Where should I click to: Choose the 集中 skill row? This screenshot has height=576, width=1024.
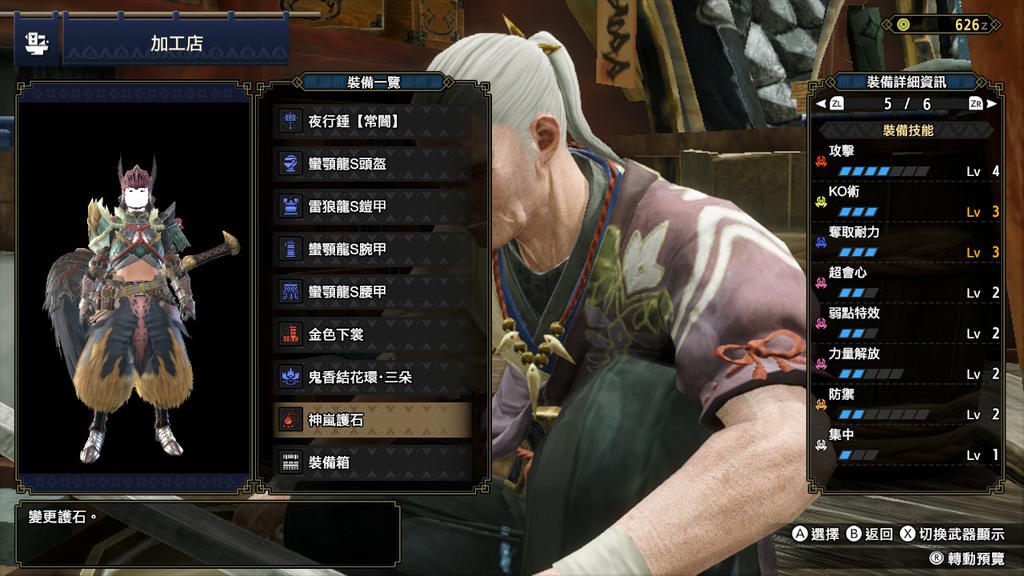point(907,446)
